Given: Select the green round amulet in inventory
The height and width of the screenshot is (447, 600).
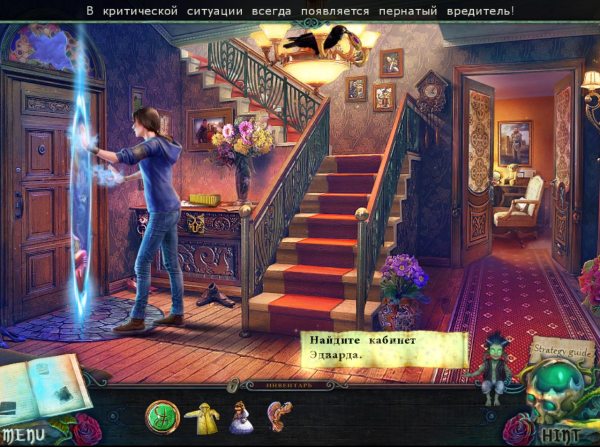Looking at the screenshot, I should (x=160, y=414).
